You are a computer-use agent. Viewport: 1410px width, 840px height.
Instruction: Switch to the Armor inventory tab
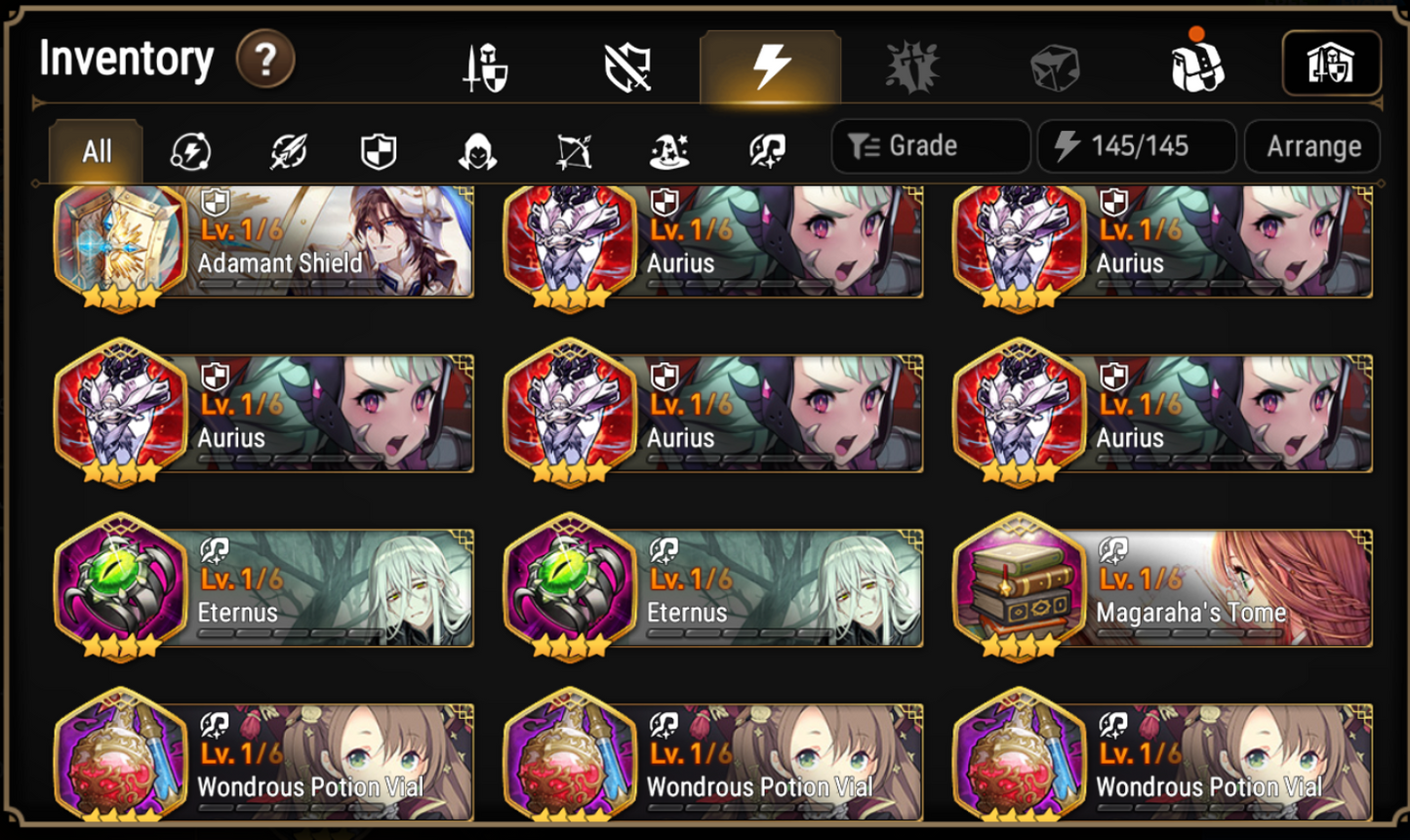point(628,65)
